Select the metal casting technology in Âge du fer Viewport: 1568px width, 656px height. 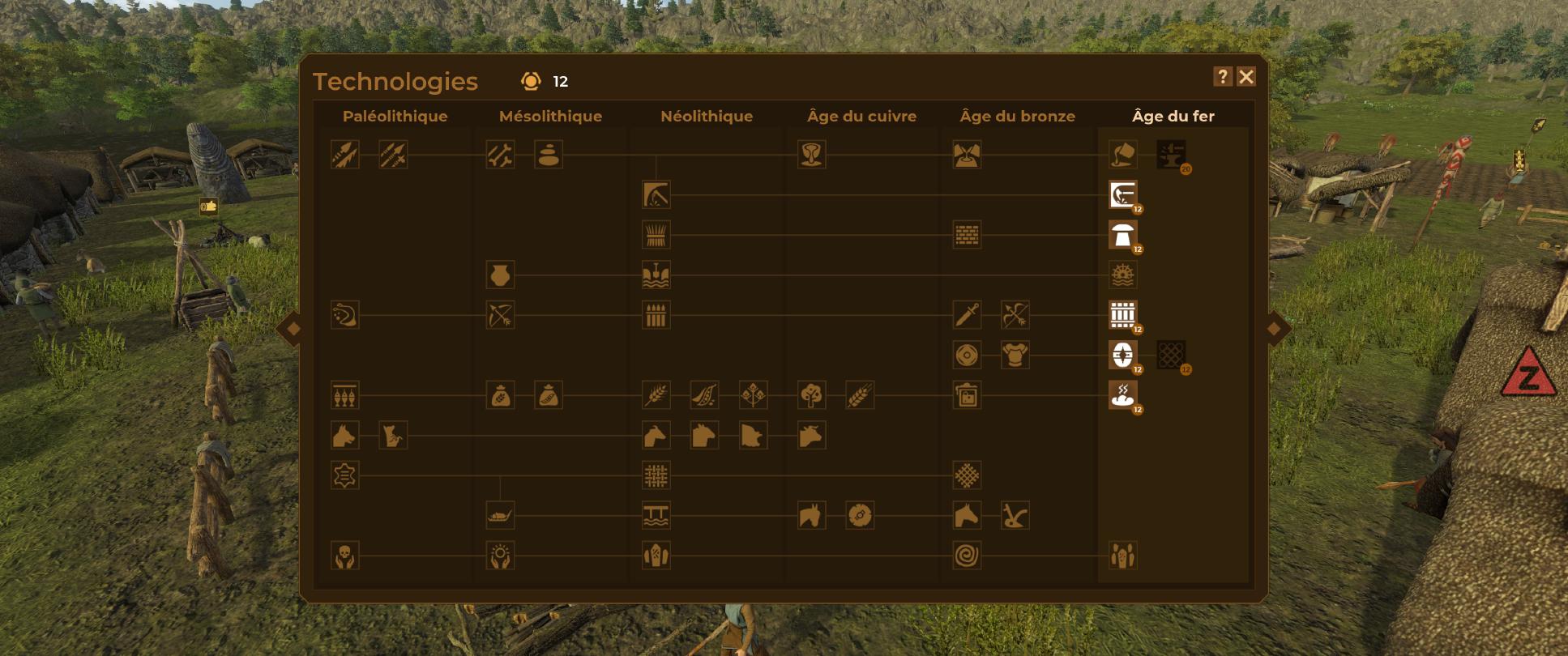pyautogui.click(x=1122, y=155)
